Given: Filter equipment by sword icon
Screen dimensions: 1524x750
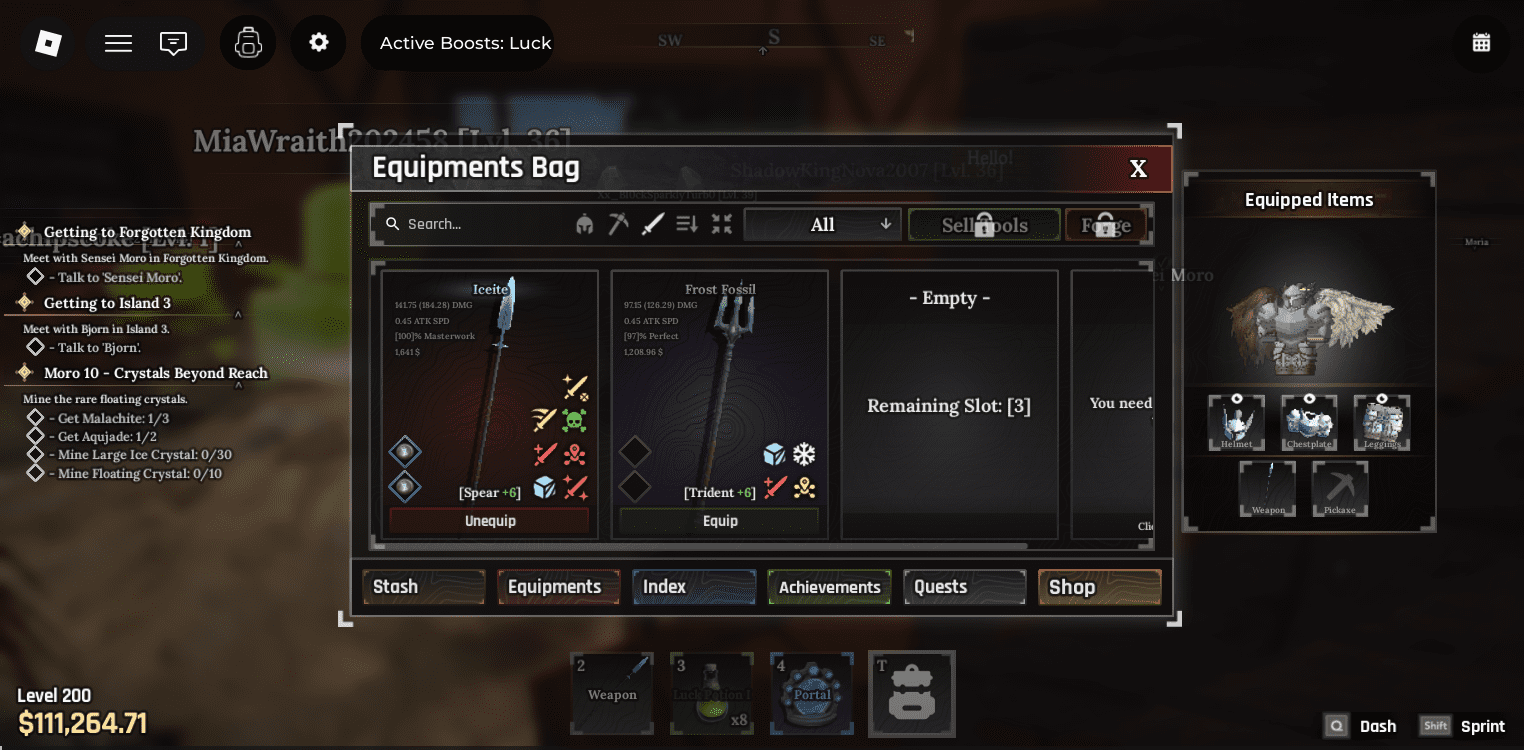Looking at the screenshot, I should tap(652, 225).
